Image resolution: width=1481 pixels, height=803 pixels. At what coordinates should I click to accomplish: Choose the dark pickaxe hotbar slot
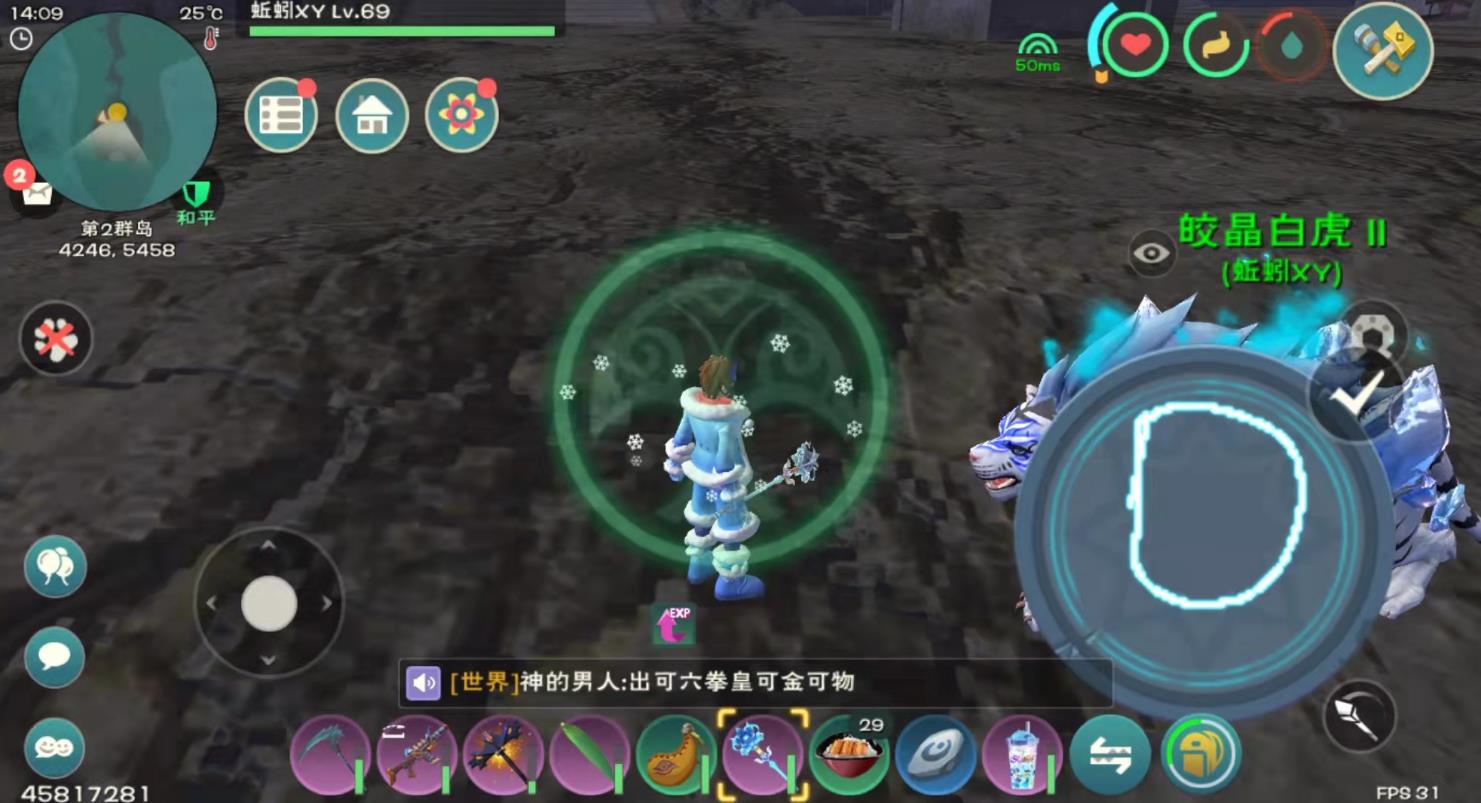[x=503, y=755]
